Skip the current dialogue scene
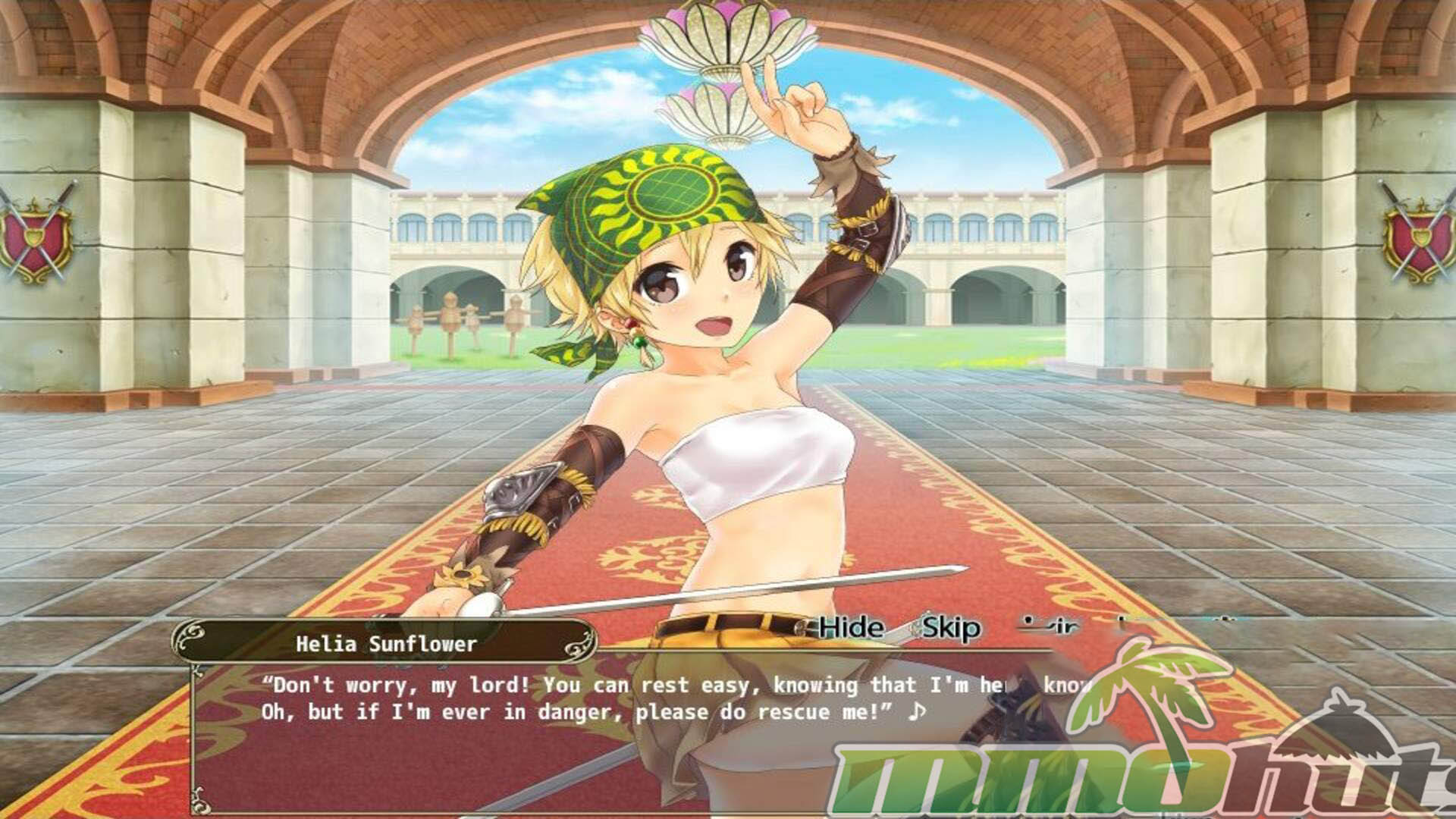 point(951,628)
